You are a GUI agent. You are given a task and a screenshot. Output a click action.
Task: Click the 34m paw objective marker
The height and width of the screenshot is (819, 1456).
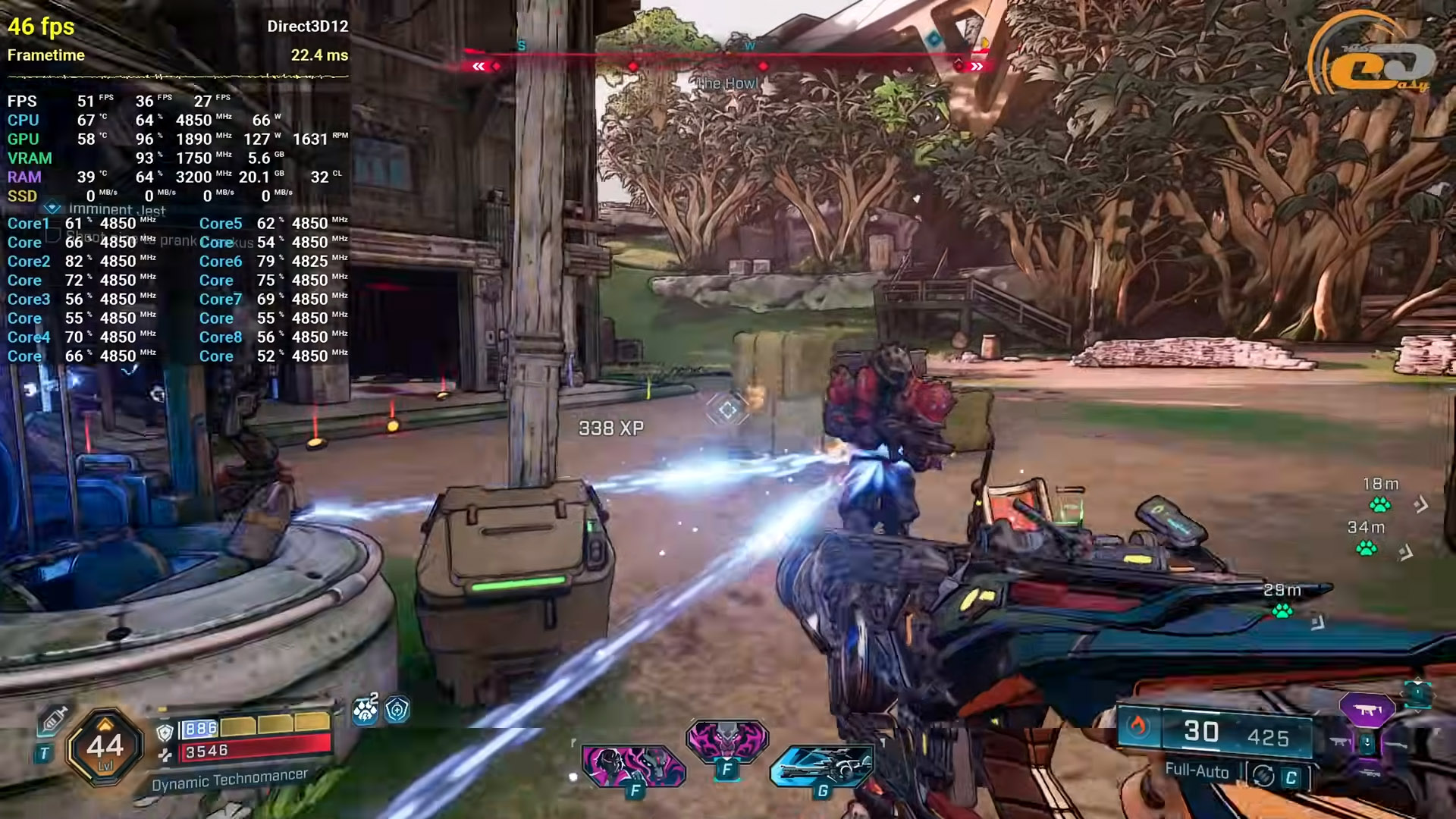(x=1367, y=548)
